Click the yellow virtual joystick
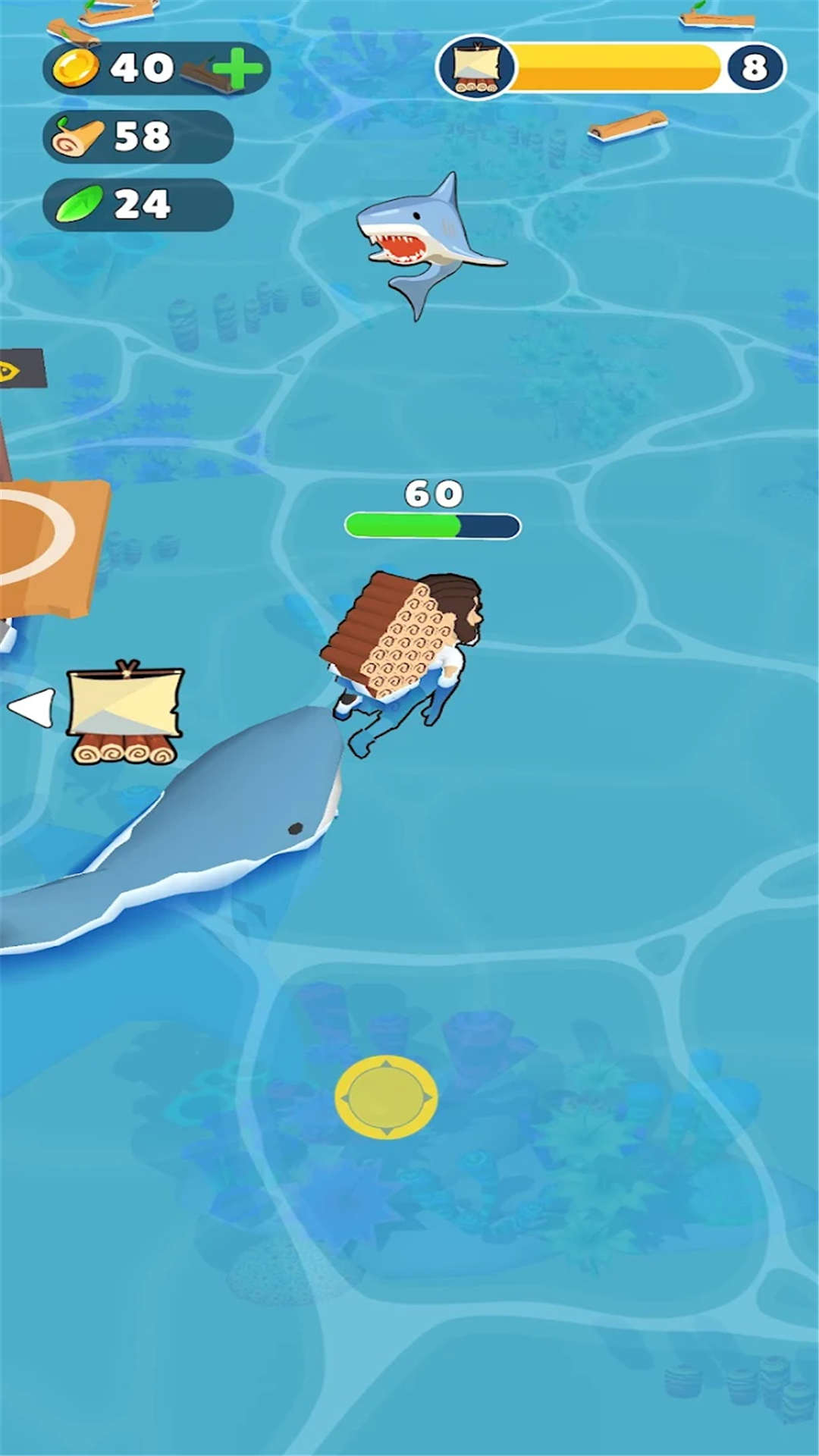 pyautogui.click(x=386, y=1097)
